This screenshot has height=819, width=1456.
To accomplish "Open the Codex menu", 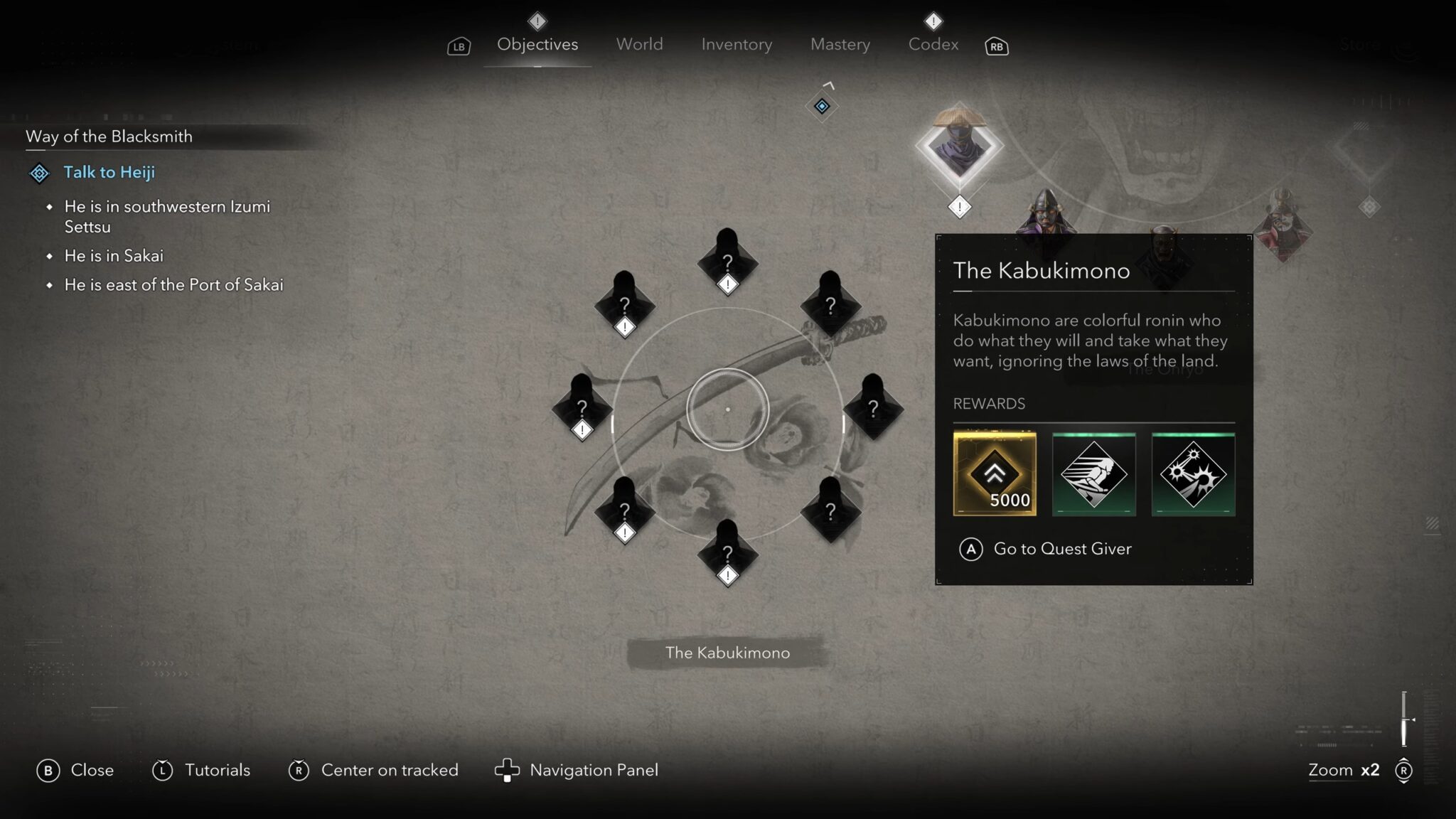I will 933,44.
